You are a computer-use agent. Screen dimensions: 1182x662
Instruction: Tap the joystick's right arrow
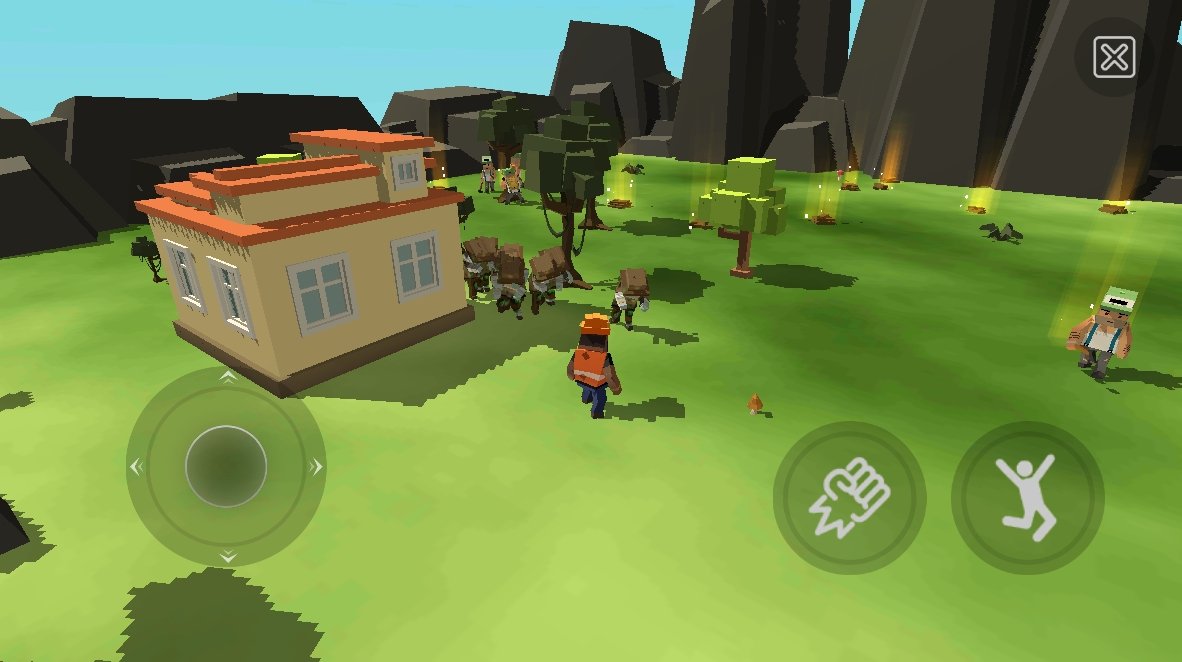pos(316,466)
